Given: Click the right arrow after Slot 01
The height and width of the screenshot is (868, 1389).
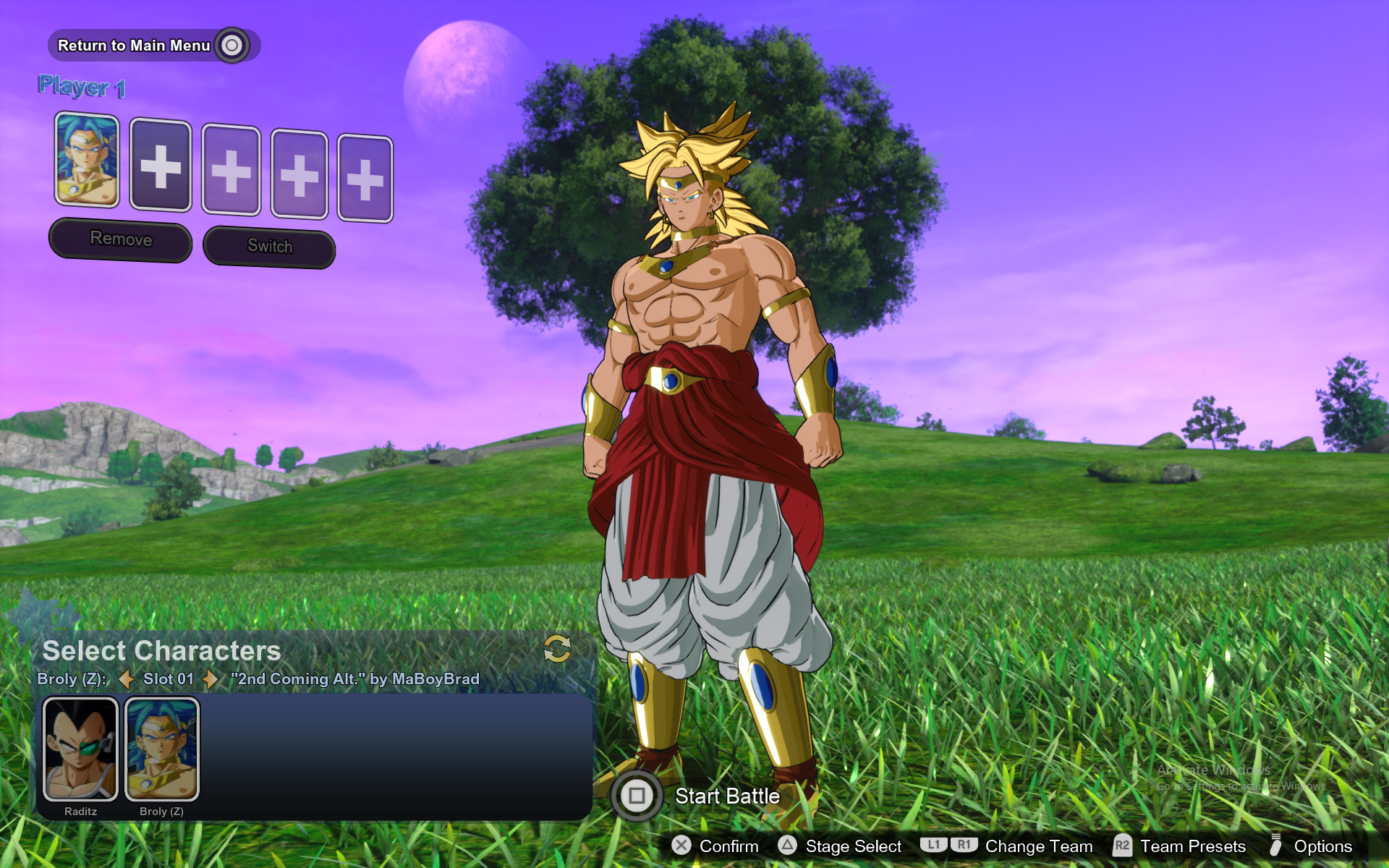Looking at the screenshot, I should (x=211, y=679).
